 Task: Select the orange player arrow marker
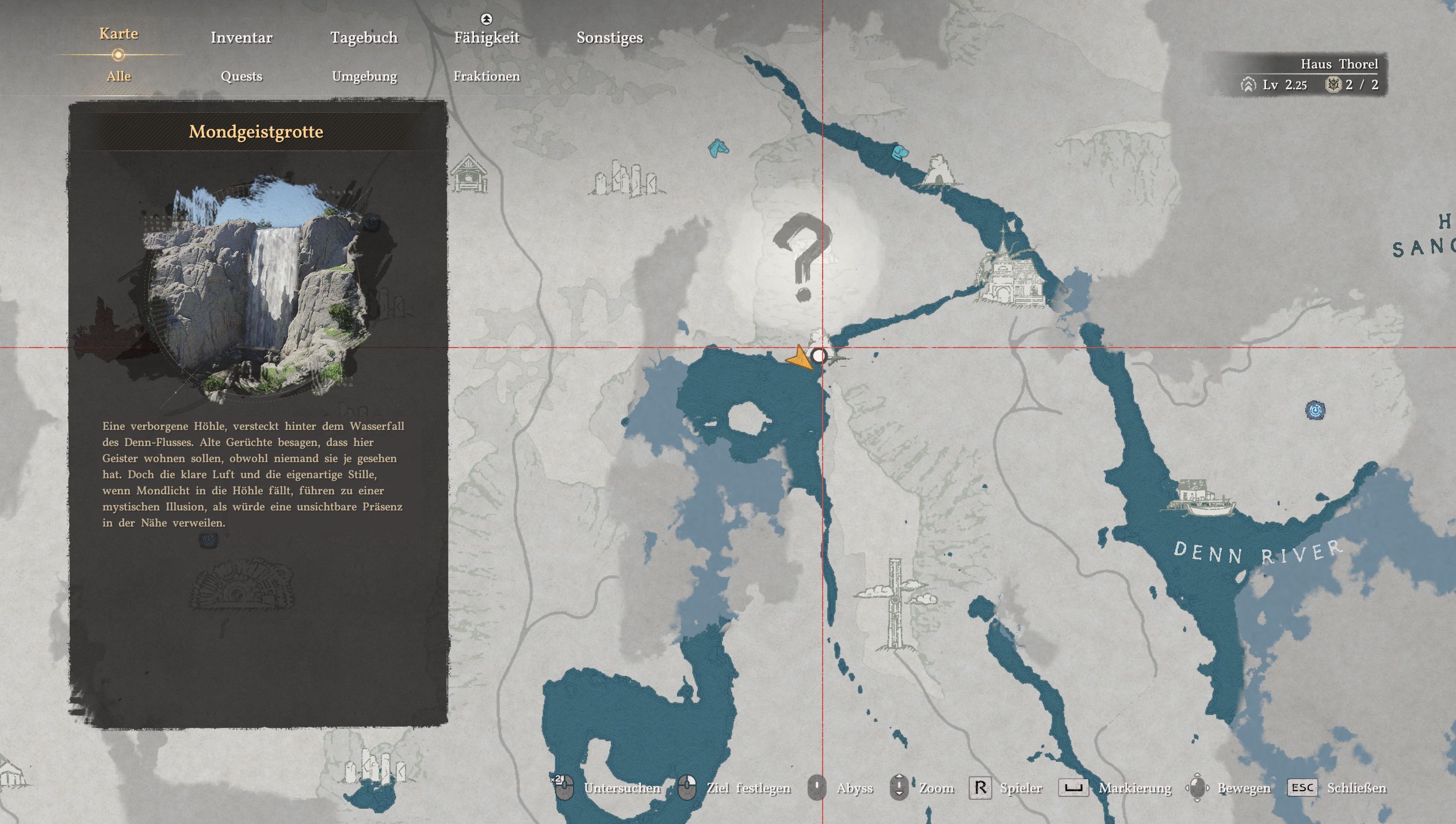[x=800, y=357]
